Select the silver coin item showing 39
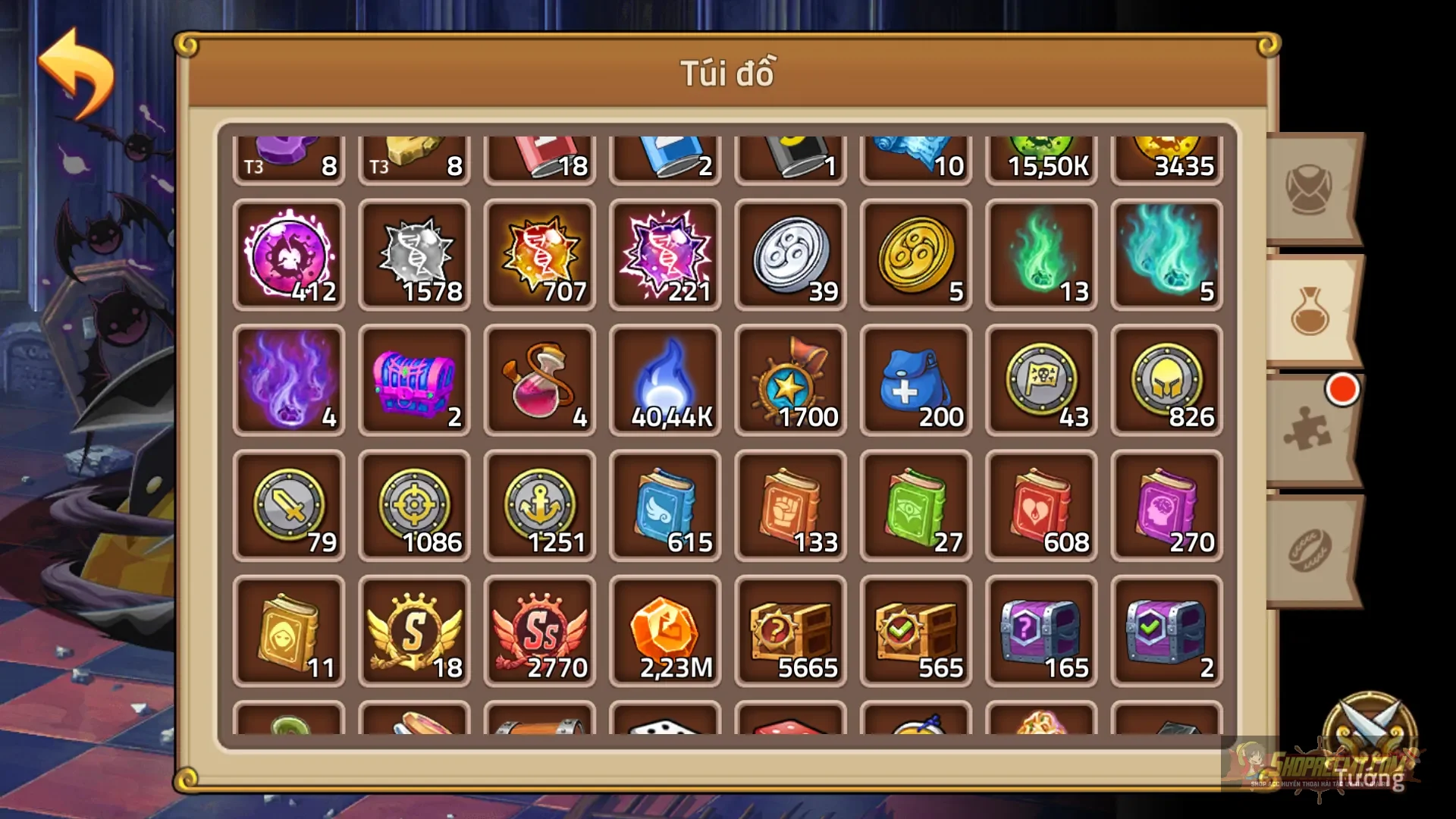1456x819 pixels. [790, 256]
